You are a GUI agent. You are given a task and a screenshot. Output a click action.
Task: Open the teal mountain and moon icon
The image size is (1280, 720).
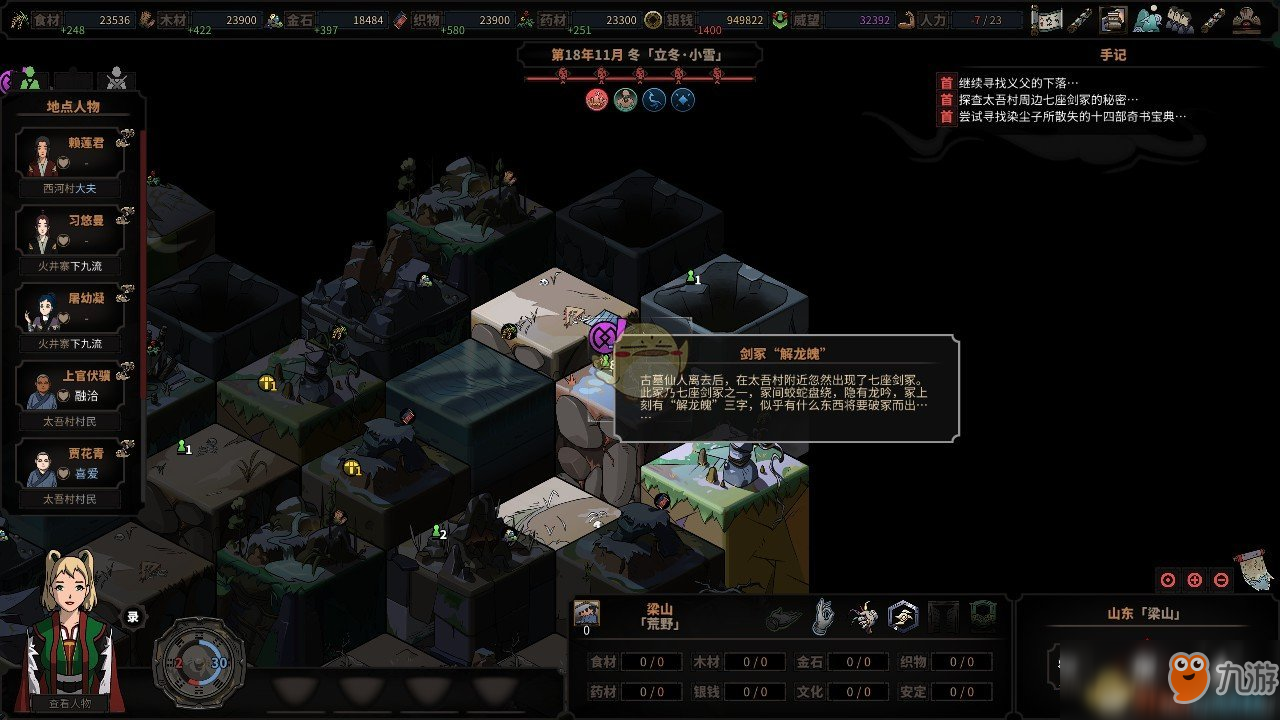pos(1146,19)
